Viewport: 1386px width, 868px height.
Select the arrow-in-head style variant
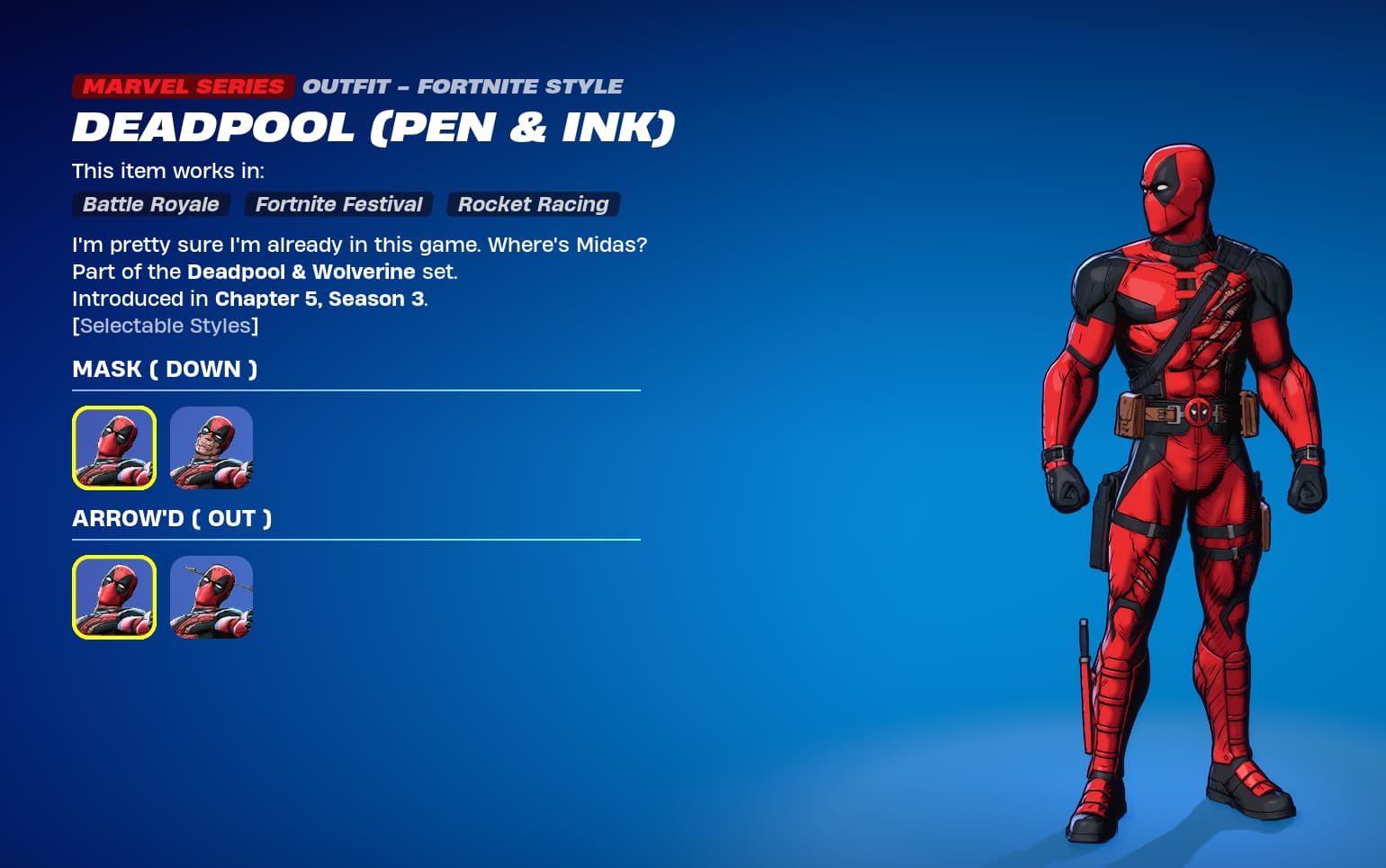(x=211, y=597)
